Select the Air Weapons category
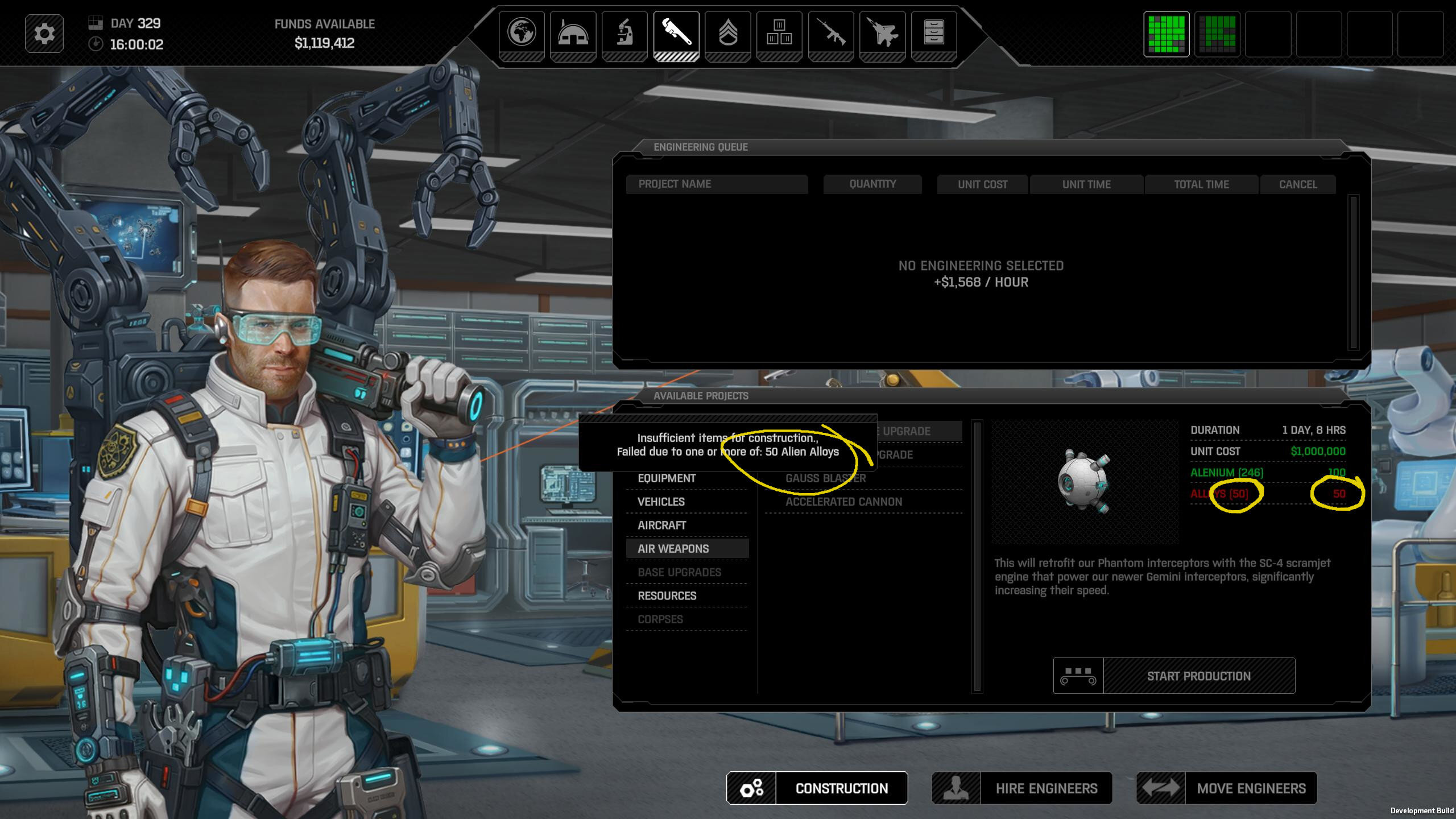This screenshot has height=819, width=1456. (x=673, y=549)
